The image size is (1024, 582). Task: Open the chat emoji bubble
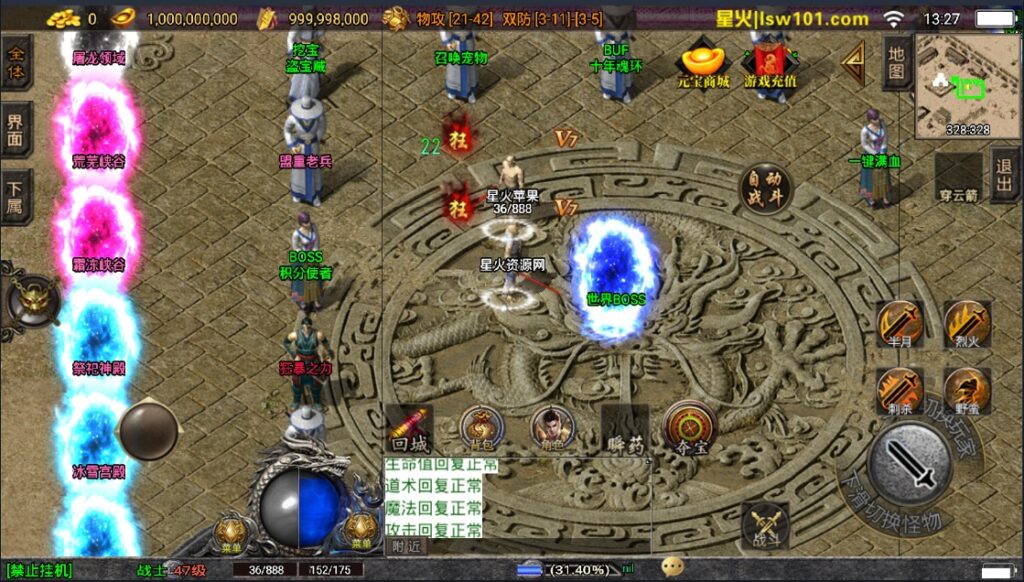(x=672, y=567)
